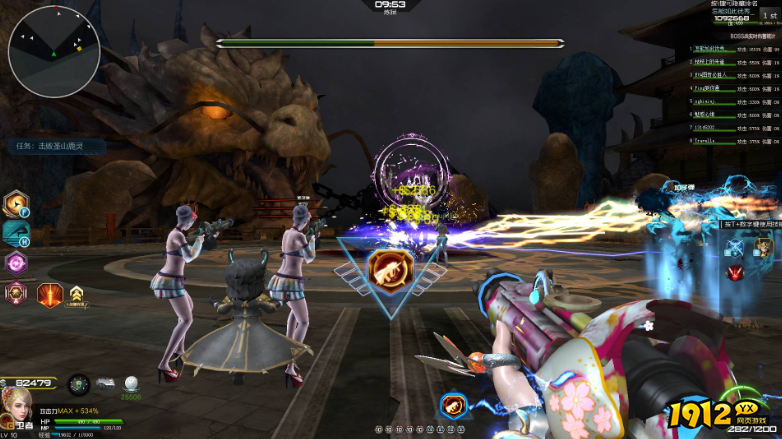Activate the orange skill icon marked F
This screenshot has width=782, height=439.
[x=18, y=205]
